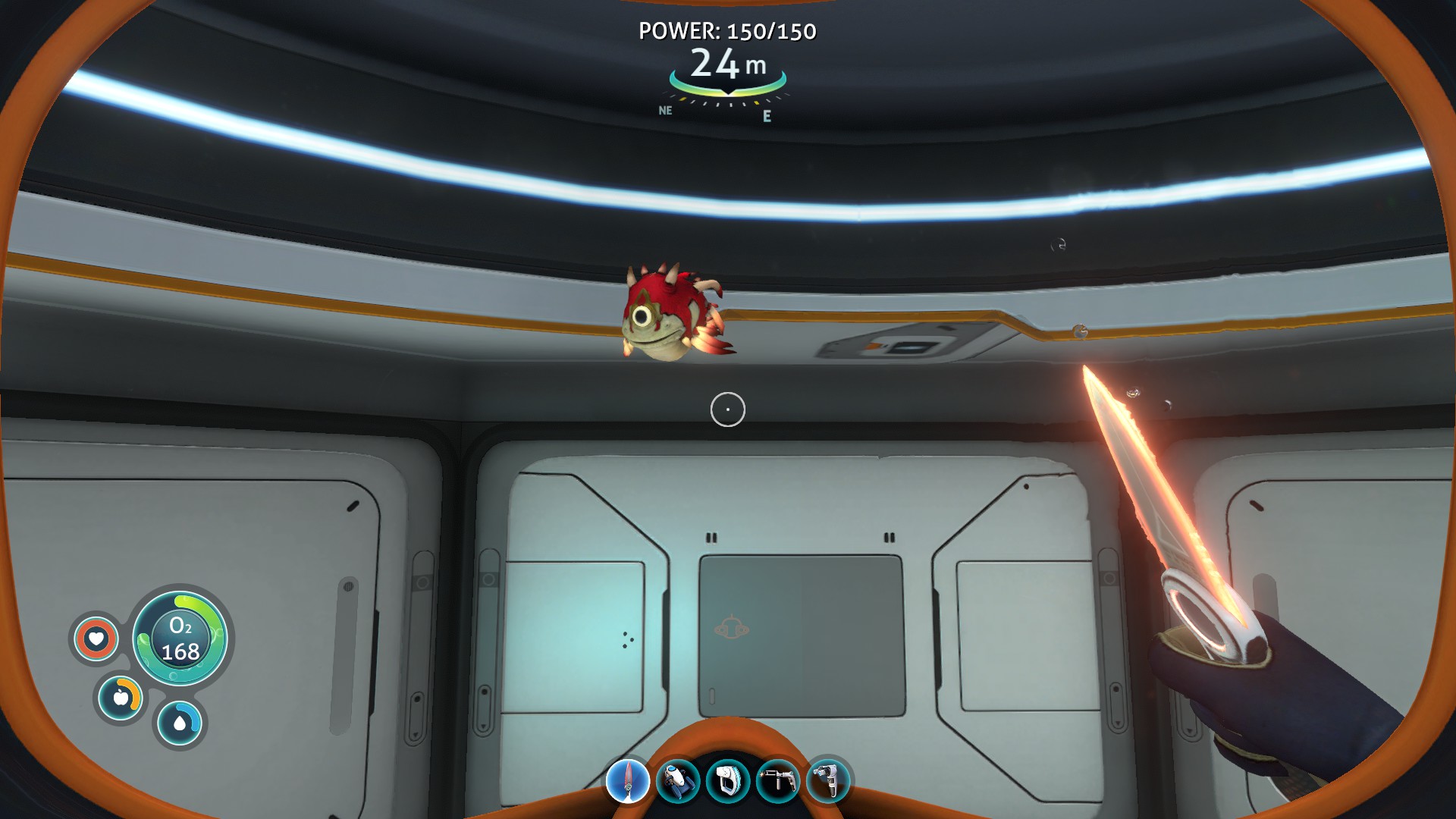This screenshot has width=1456, height=819.
Task: Choose the handheld scanner slot
Action: [728, 781]
